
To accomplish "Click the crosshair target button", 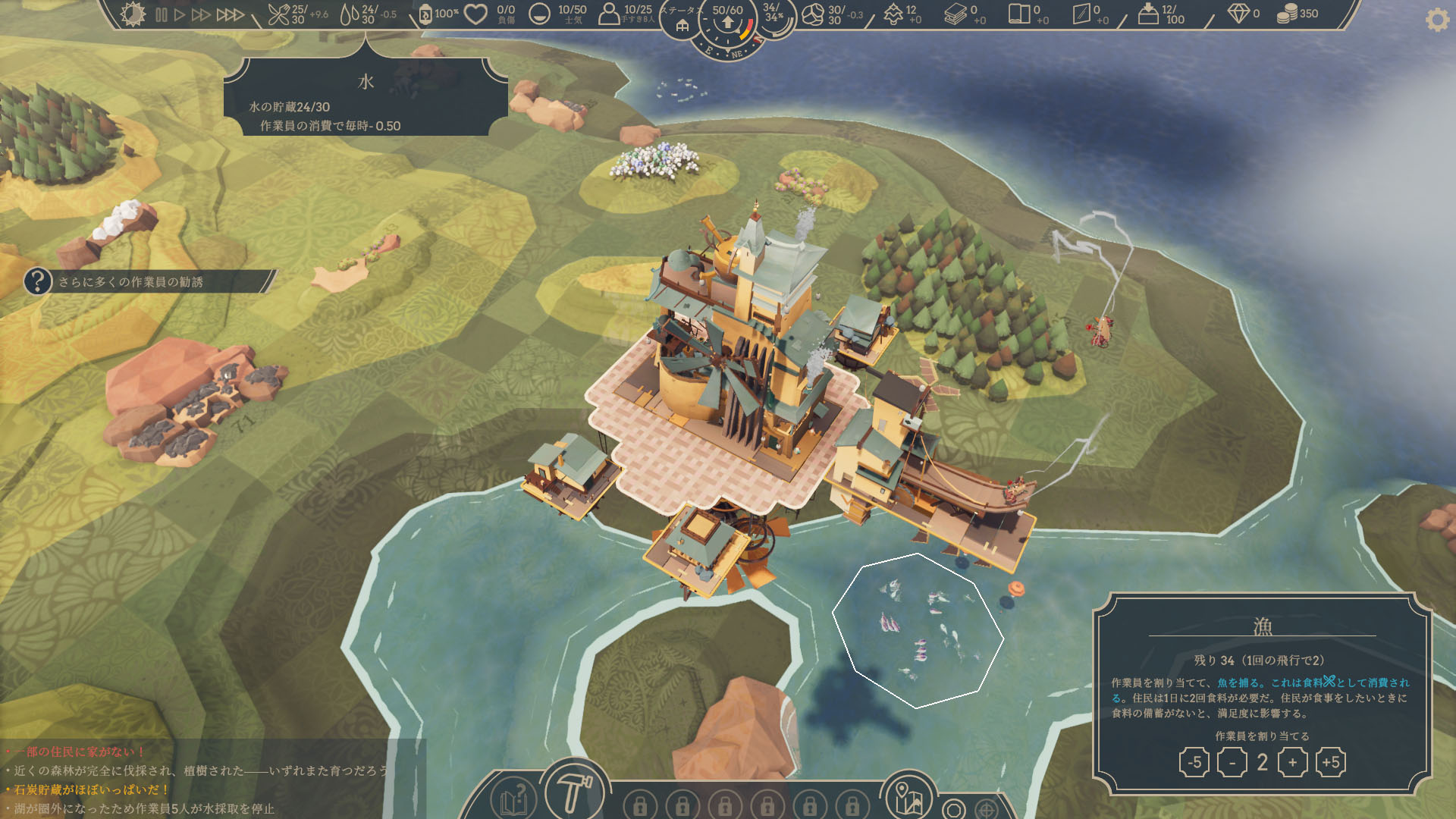I will 987,809.
